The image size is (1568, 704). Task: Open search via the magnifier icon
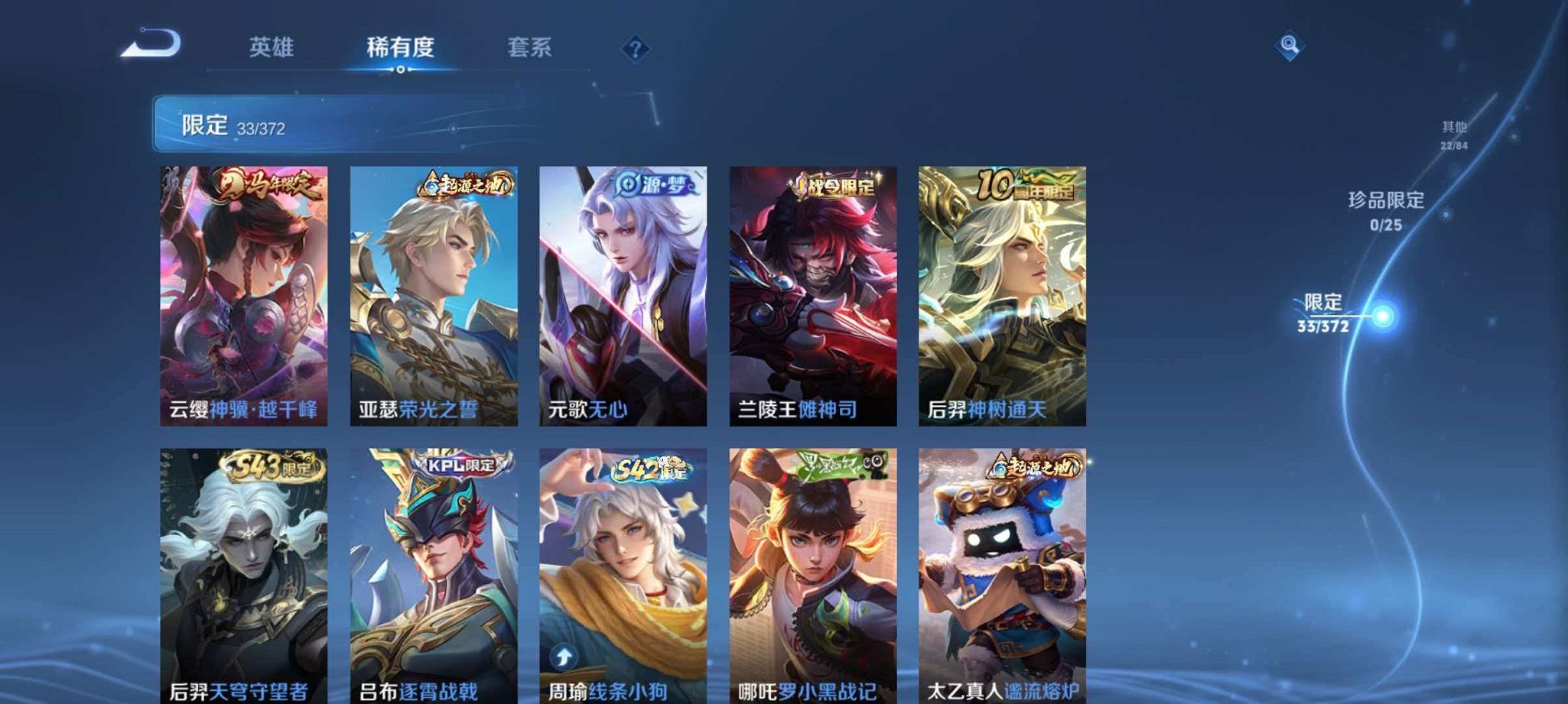pos(1289,46)
